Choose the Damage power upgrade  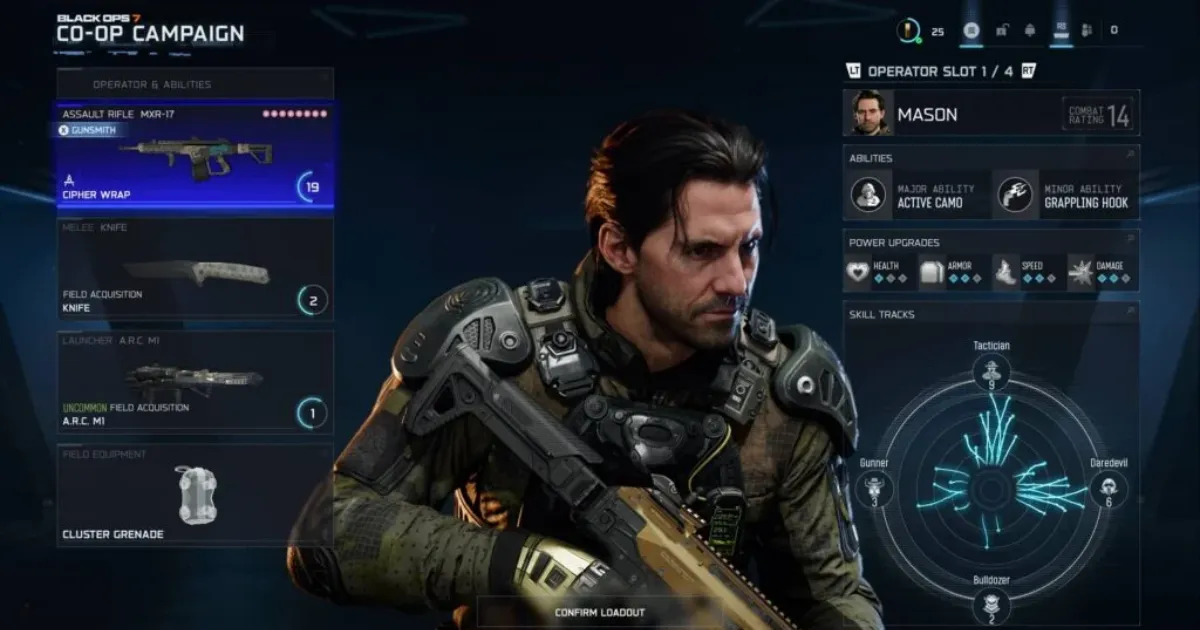coord(1099,272)
